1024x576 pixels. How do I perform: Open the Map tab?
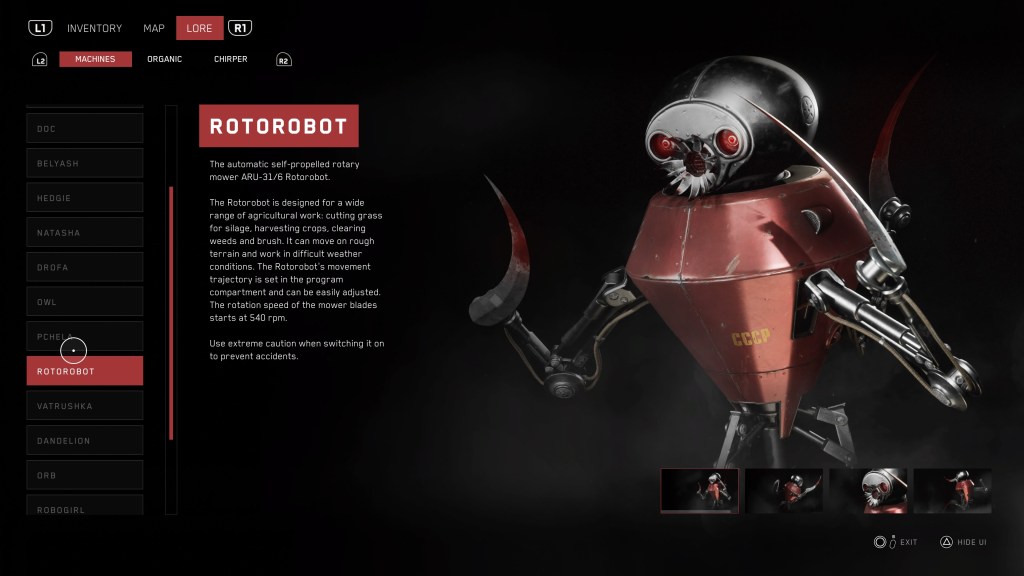[153, 28]
